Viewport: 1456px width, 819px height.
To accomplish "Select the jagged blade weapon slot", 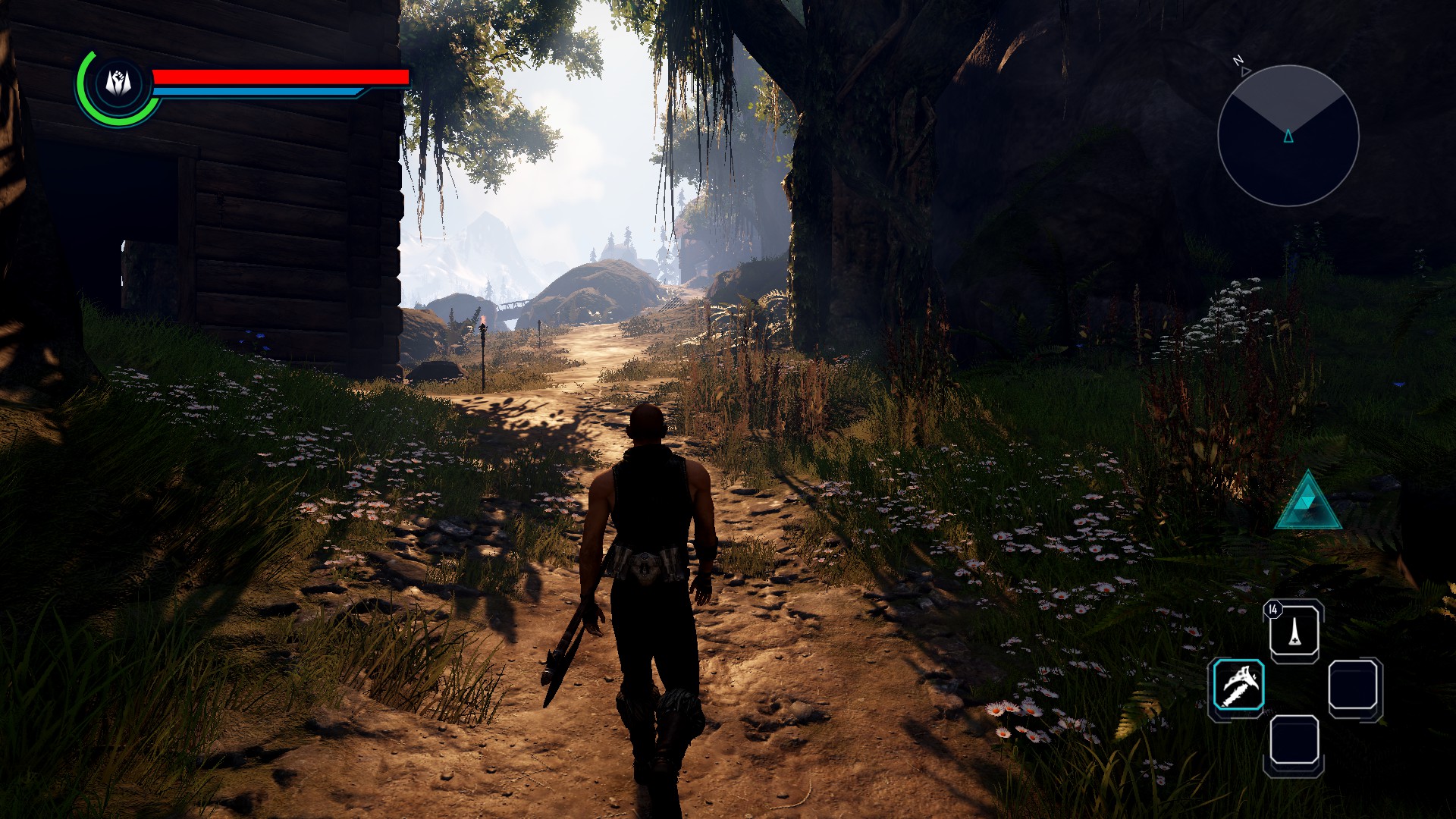I will (x=1238, y=685).
